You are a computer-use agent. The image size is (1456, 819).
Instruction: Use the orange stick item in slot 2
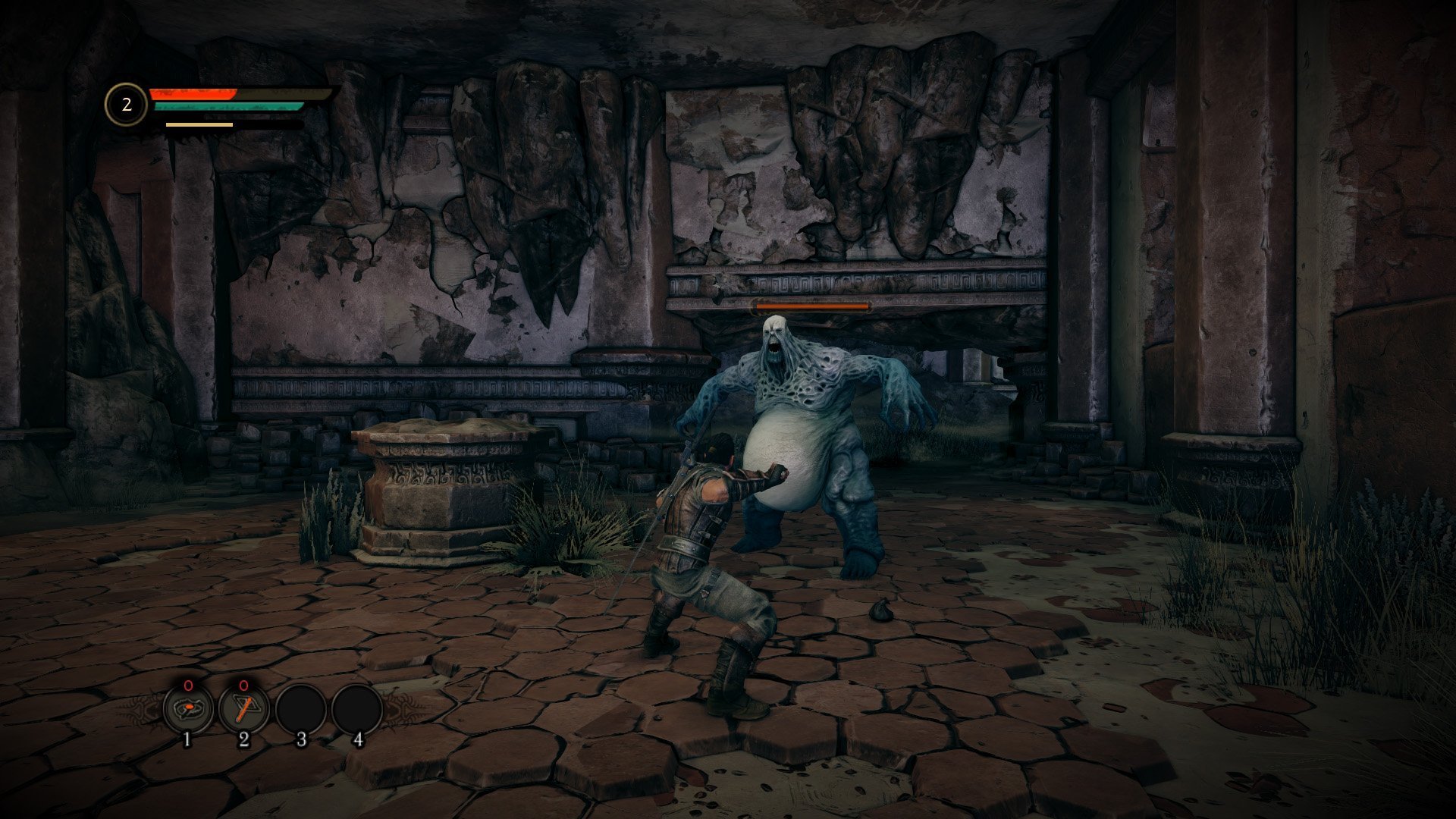click(244, 709)
